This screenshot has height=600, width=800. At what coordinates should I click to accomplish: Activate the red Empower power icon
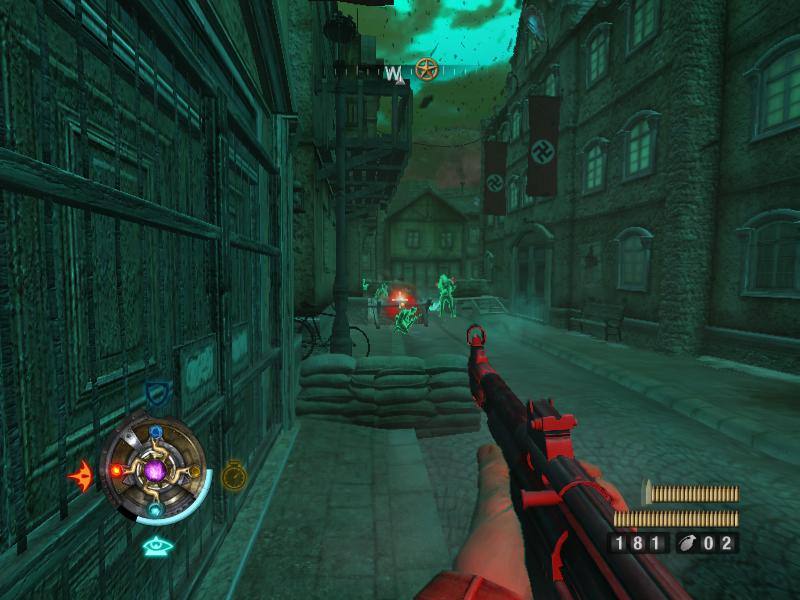click(x=80, y=472)
